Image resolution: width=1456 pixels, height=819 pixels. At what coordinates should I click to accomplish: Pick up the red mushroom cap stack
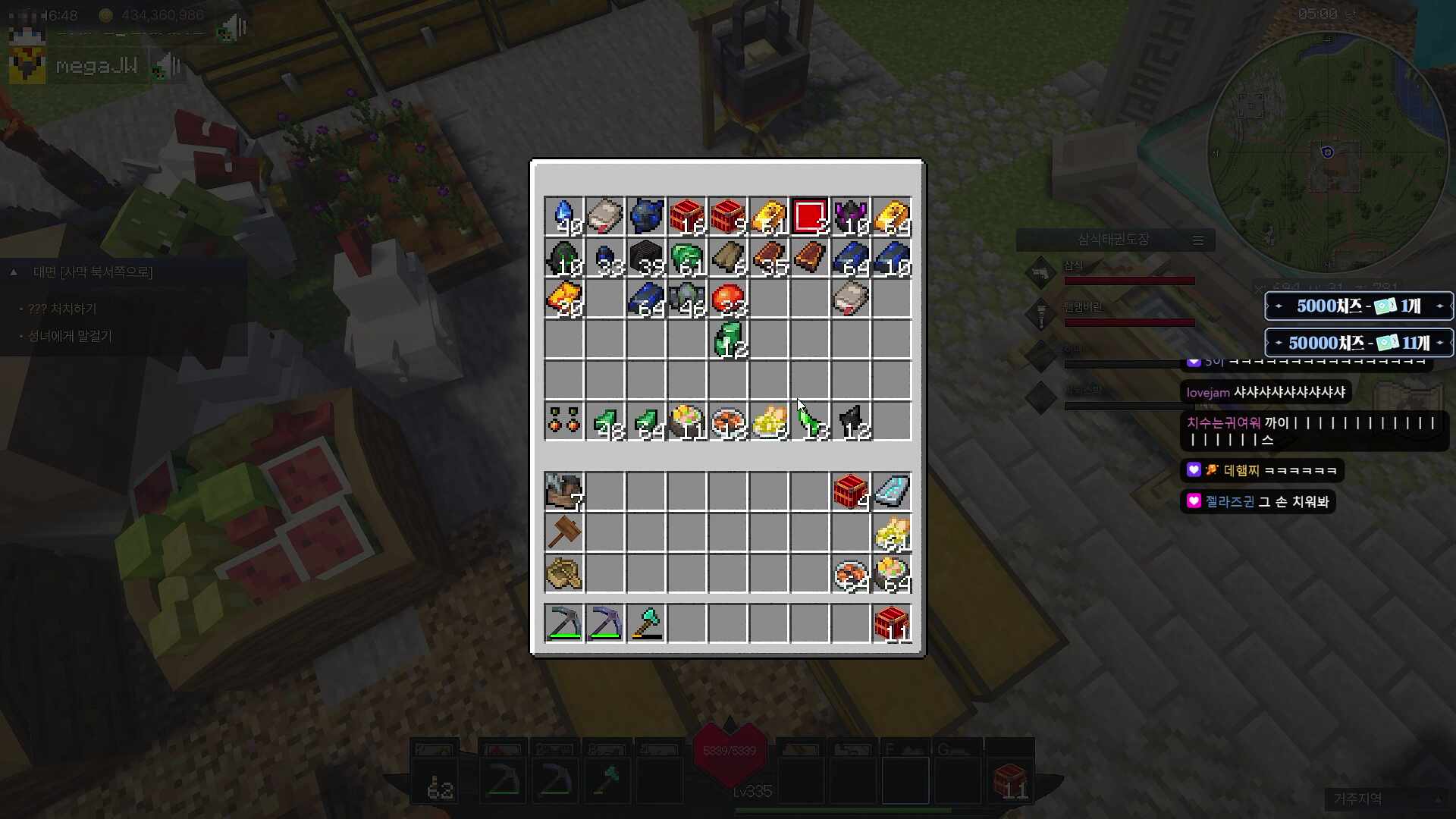pyautogui.click(x=728, y=300)
